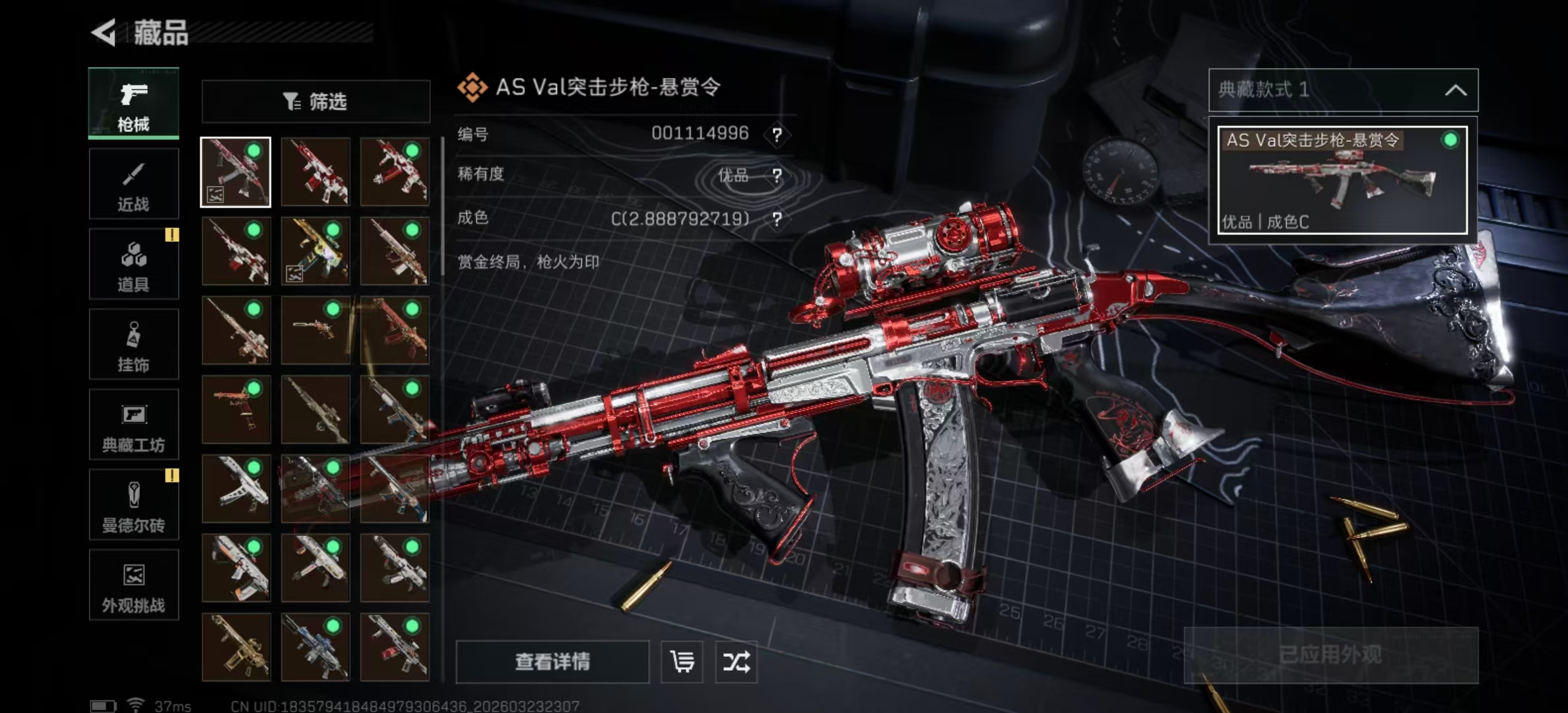Choose the small orange pistol skin thumbnail
The image size is (1568, 713).
236,409
